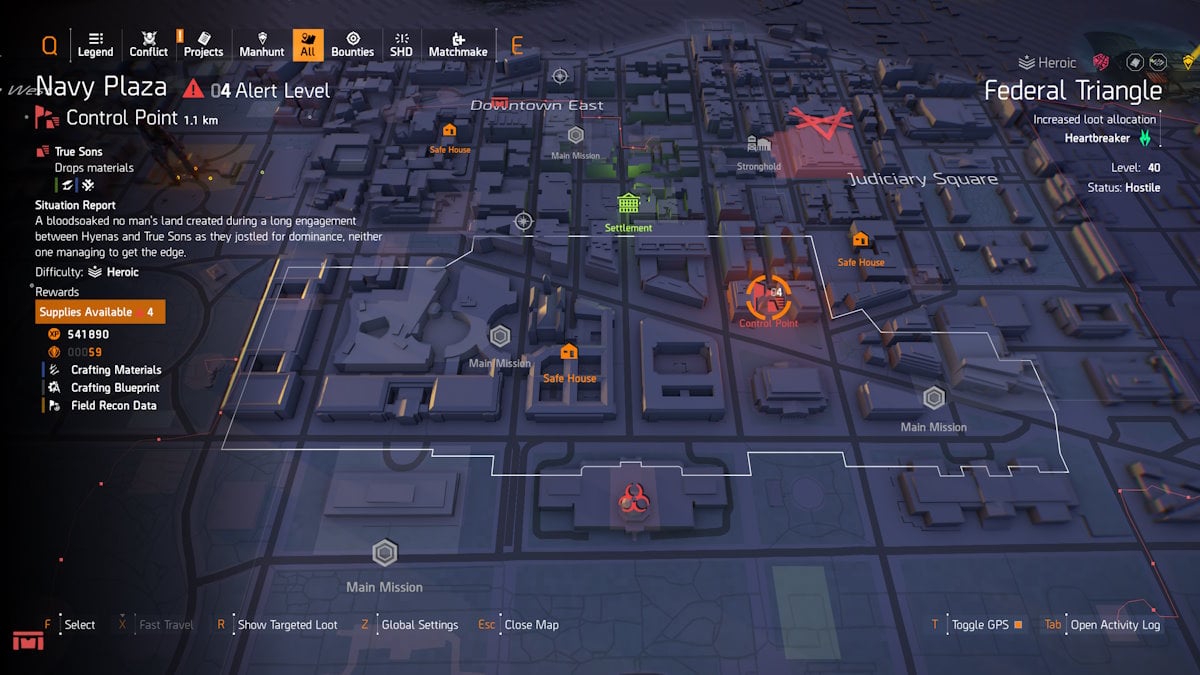Select the red biohazard map marker
The image size is (1200, 675).
click(630, 497)
